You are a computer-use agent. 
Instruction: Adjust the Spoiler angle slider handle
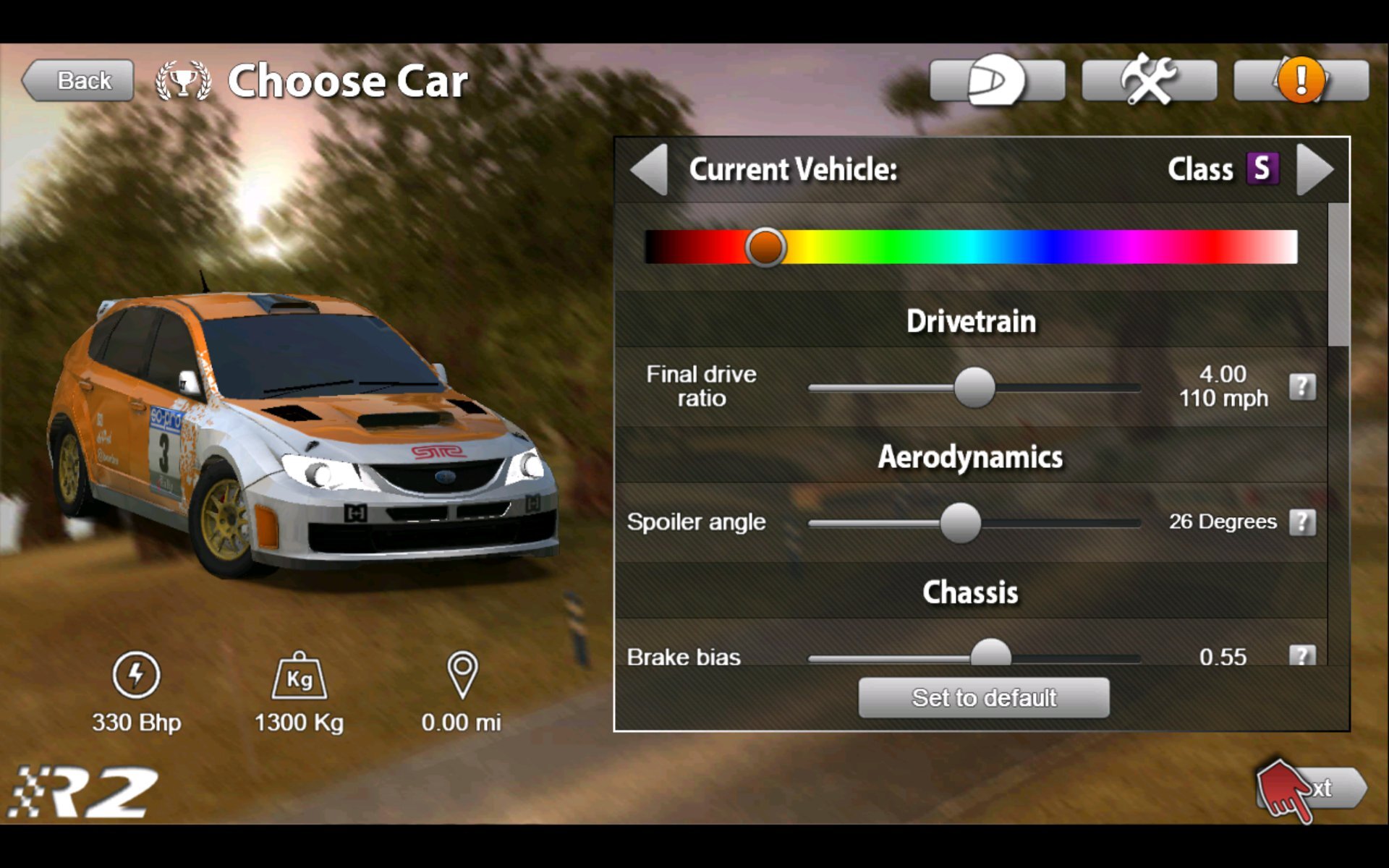coord(961,522)
